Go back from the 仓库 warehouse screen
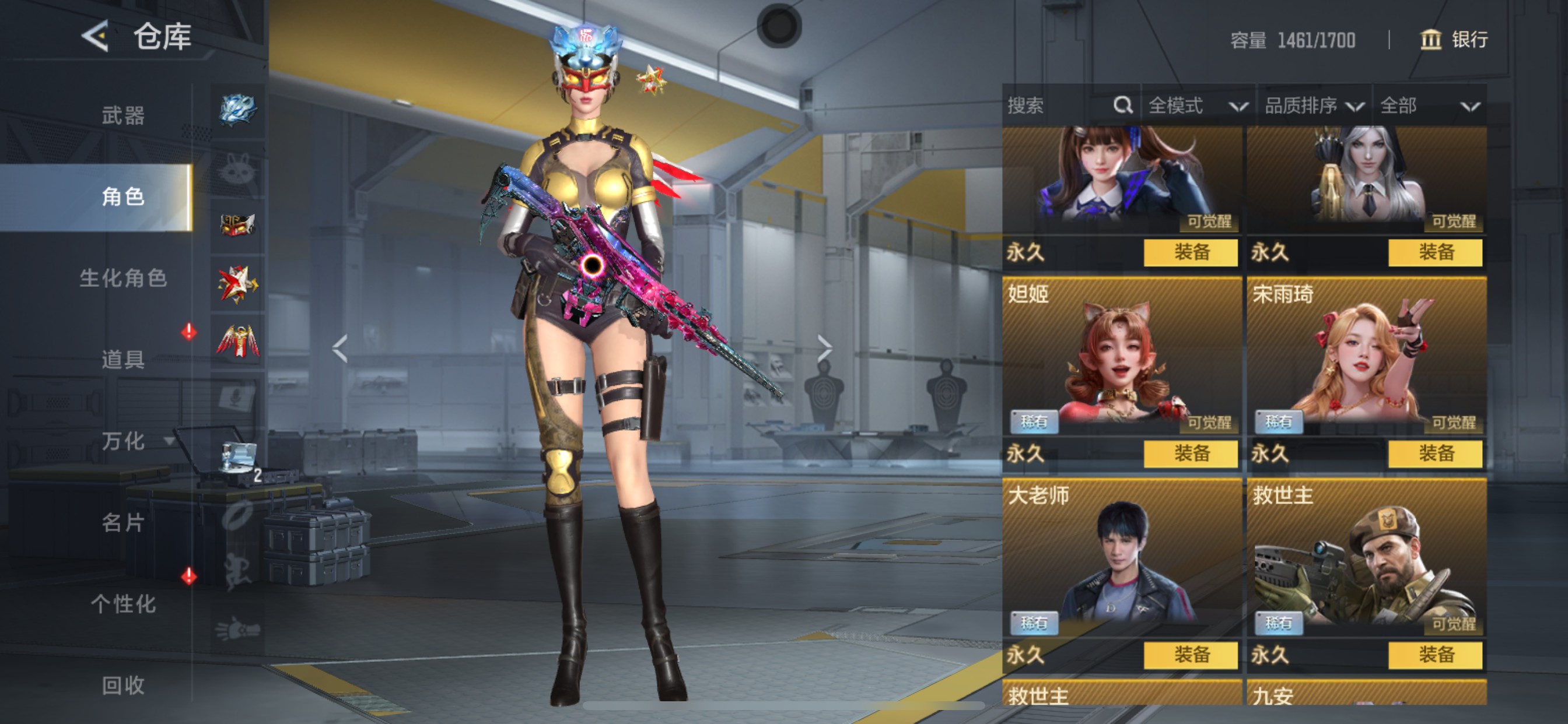 96,36
